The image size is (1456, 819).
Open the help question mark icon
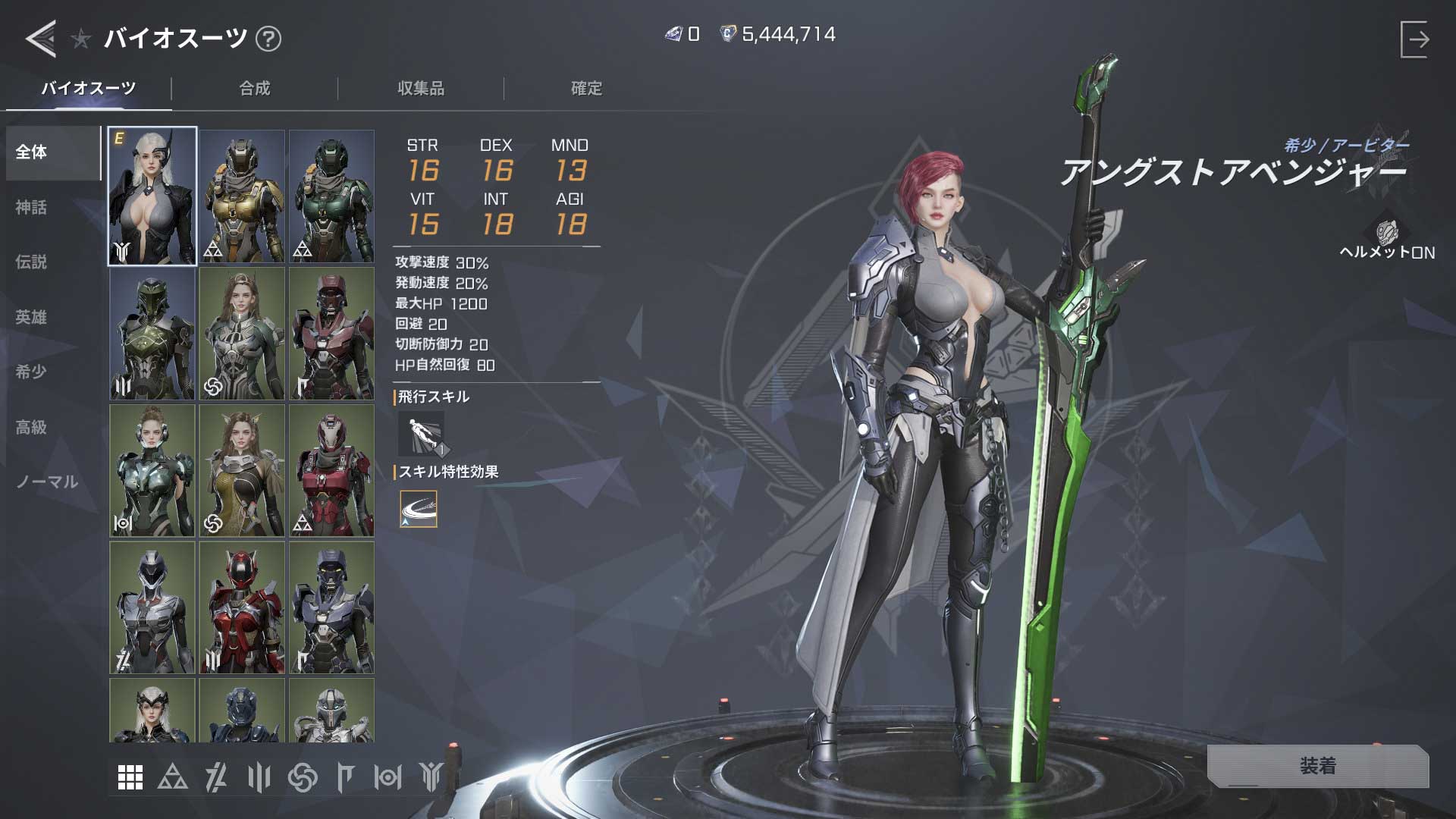[268, 39]
